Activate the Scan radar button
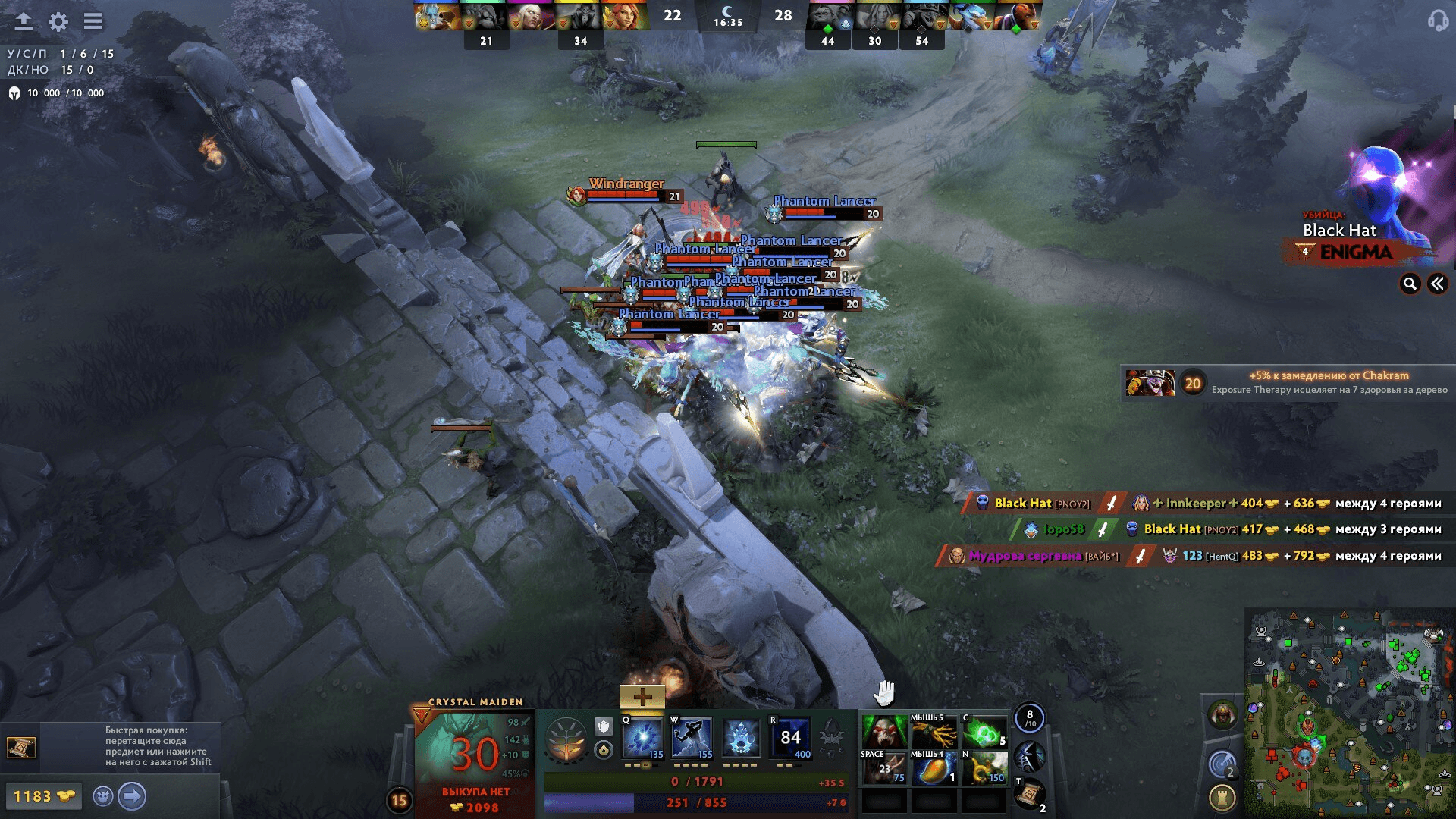This screenshot has width=1456, height=819. (x=1222, y=763)
